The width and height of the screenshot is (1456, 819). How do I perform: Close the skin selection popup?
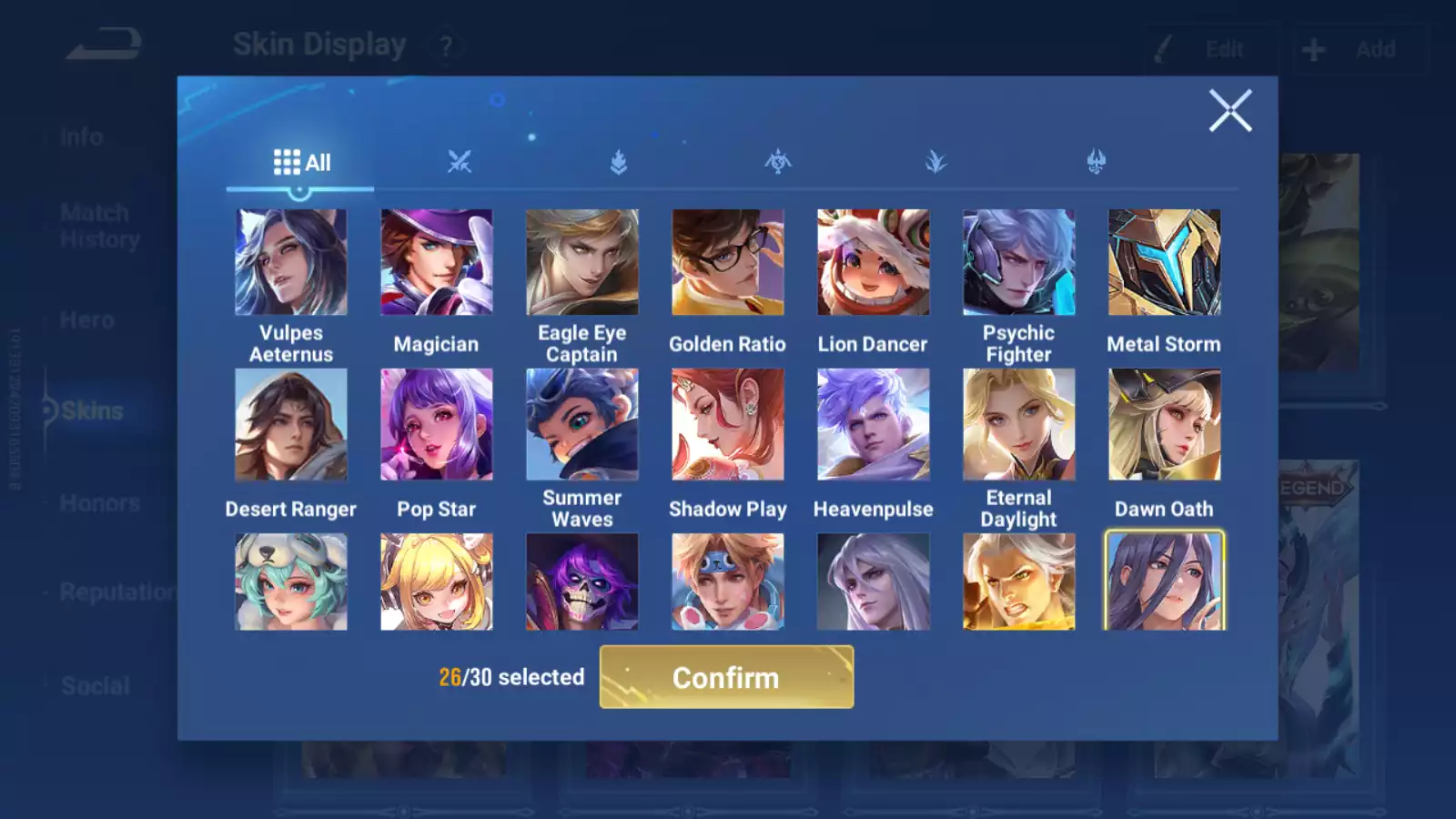pyautogui.click(x=1230, y=111)
